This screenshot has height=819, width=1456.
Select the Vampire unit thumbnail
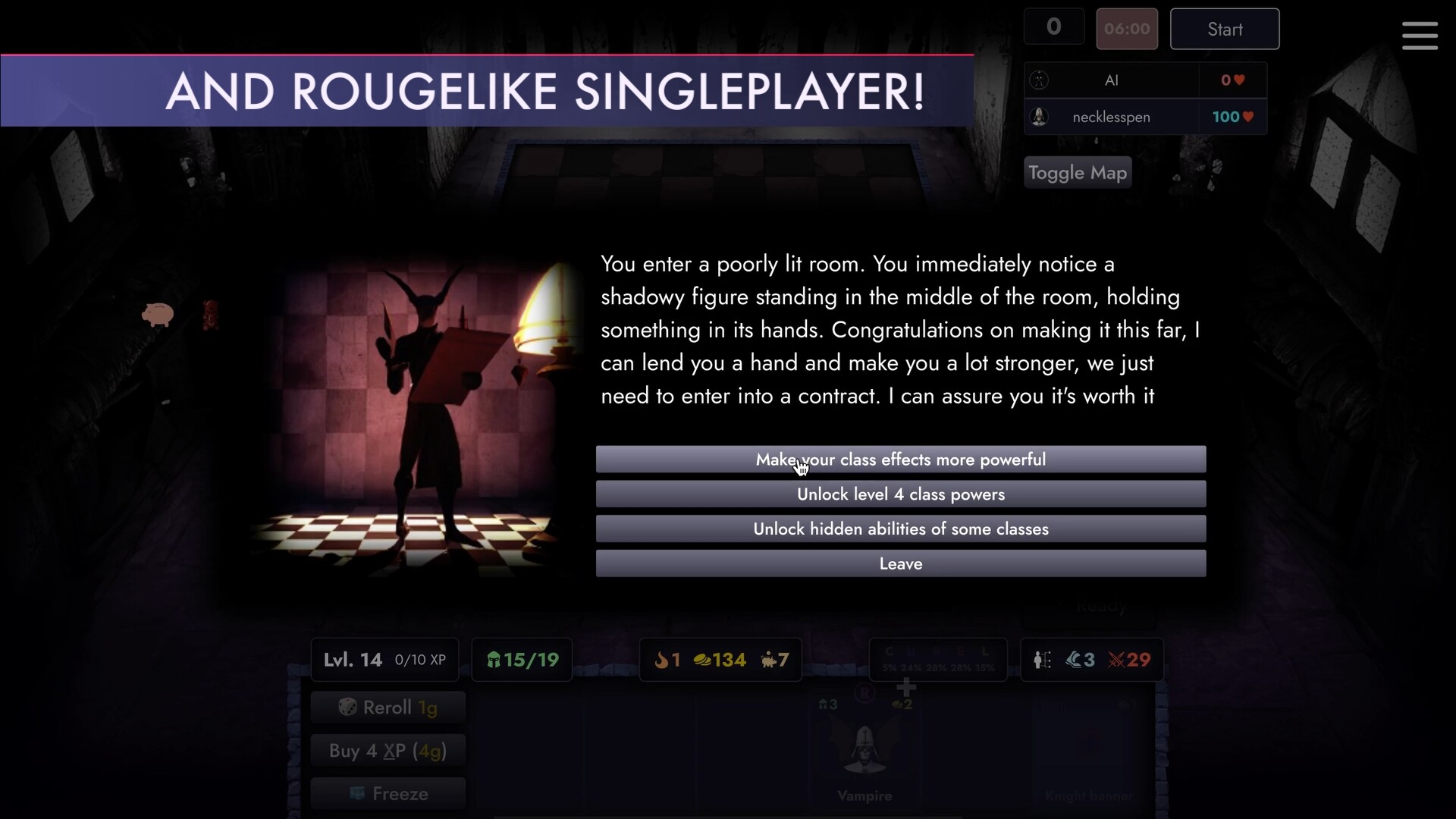coord(864,751)
